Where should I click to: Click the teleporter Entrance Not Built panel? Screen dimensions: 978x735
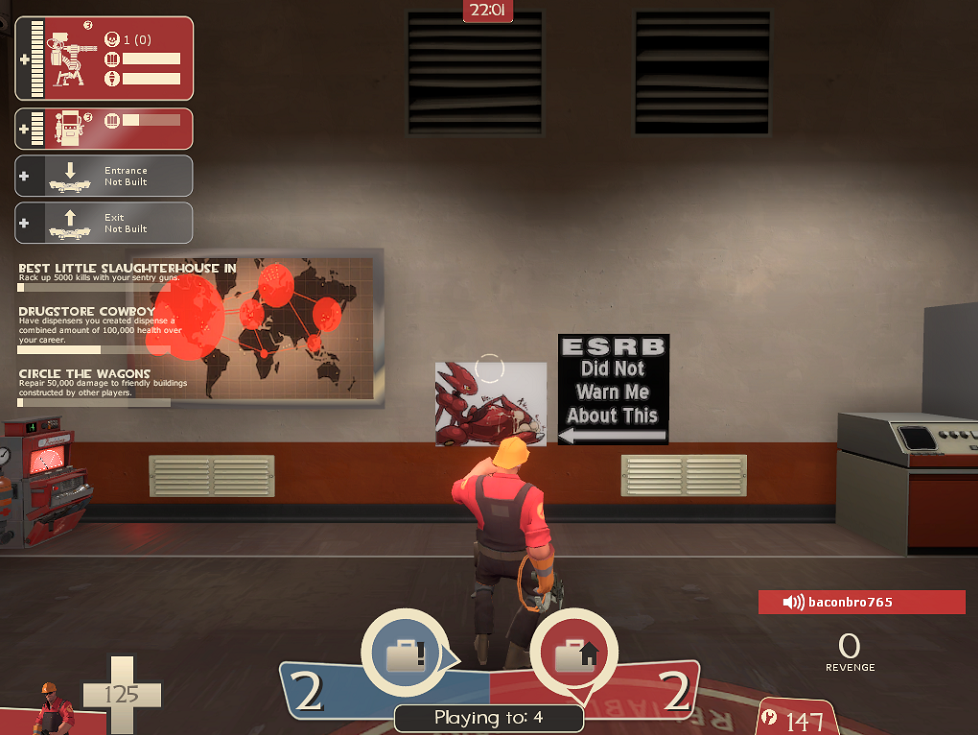[104, 176]
